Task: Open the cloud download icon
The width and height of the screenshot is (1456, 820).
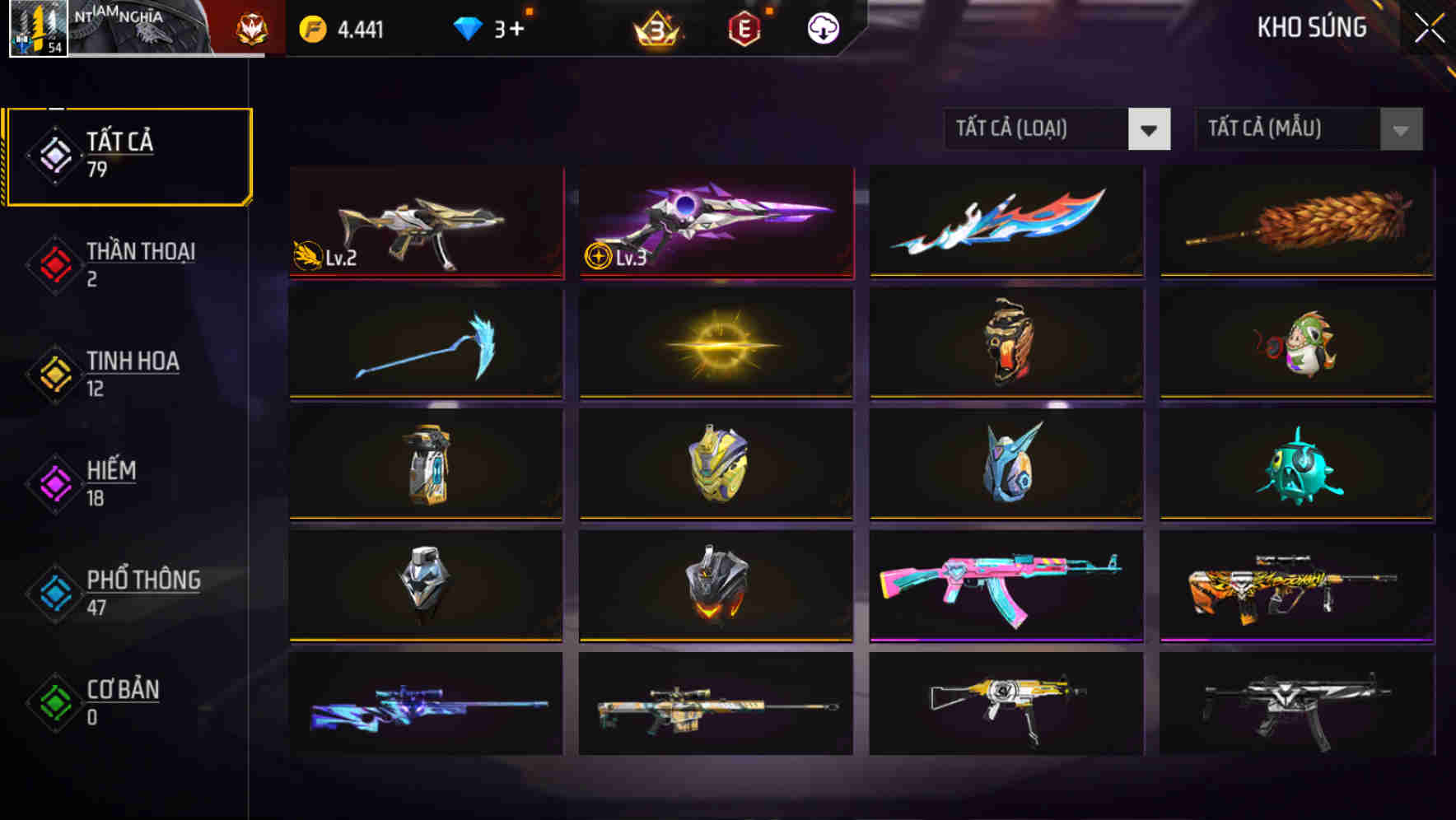Action: tap(824, 28)
